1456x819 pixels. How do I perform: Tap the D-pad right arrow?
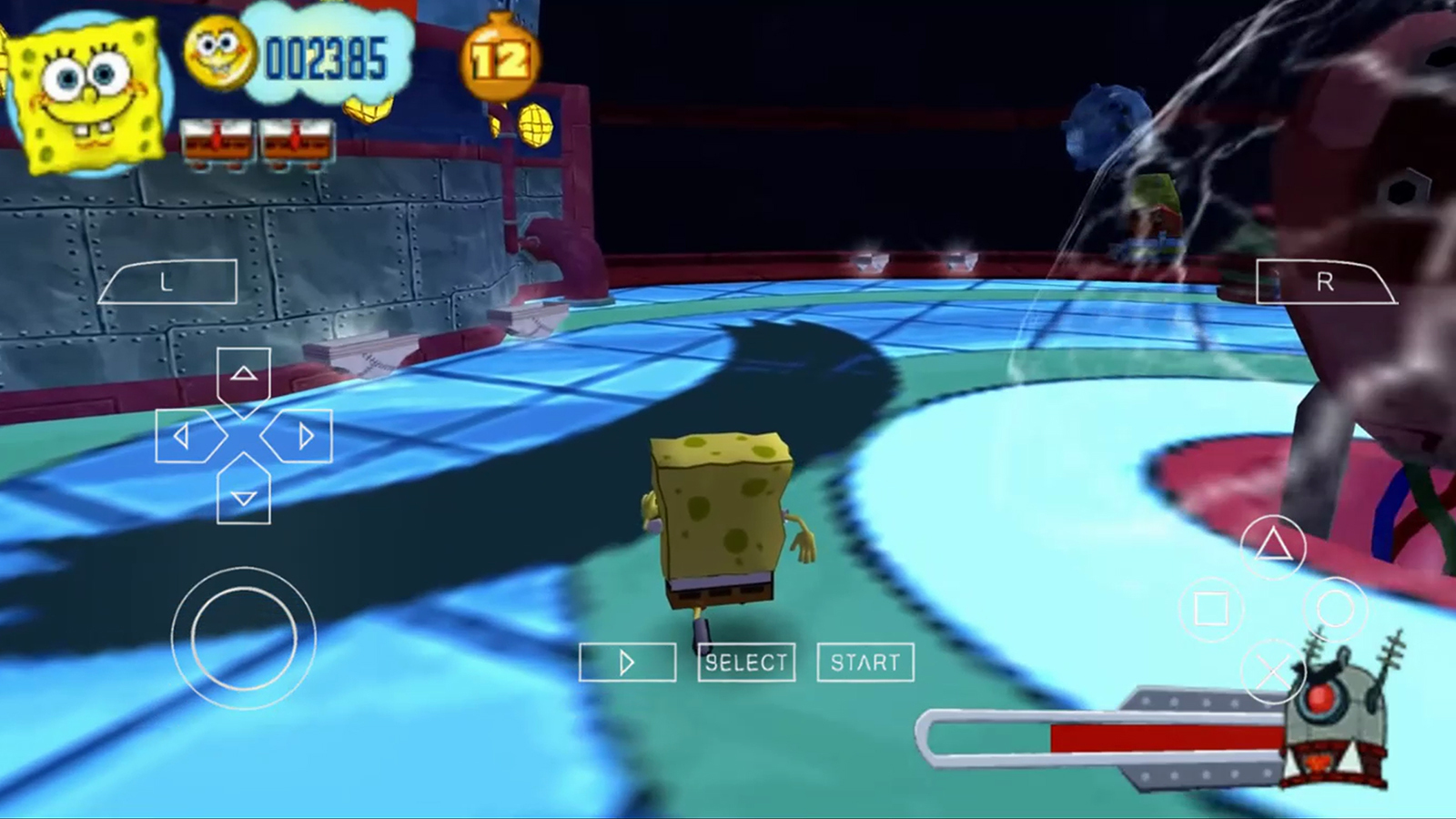[x=302, y=437]
